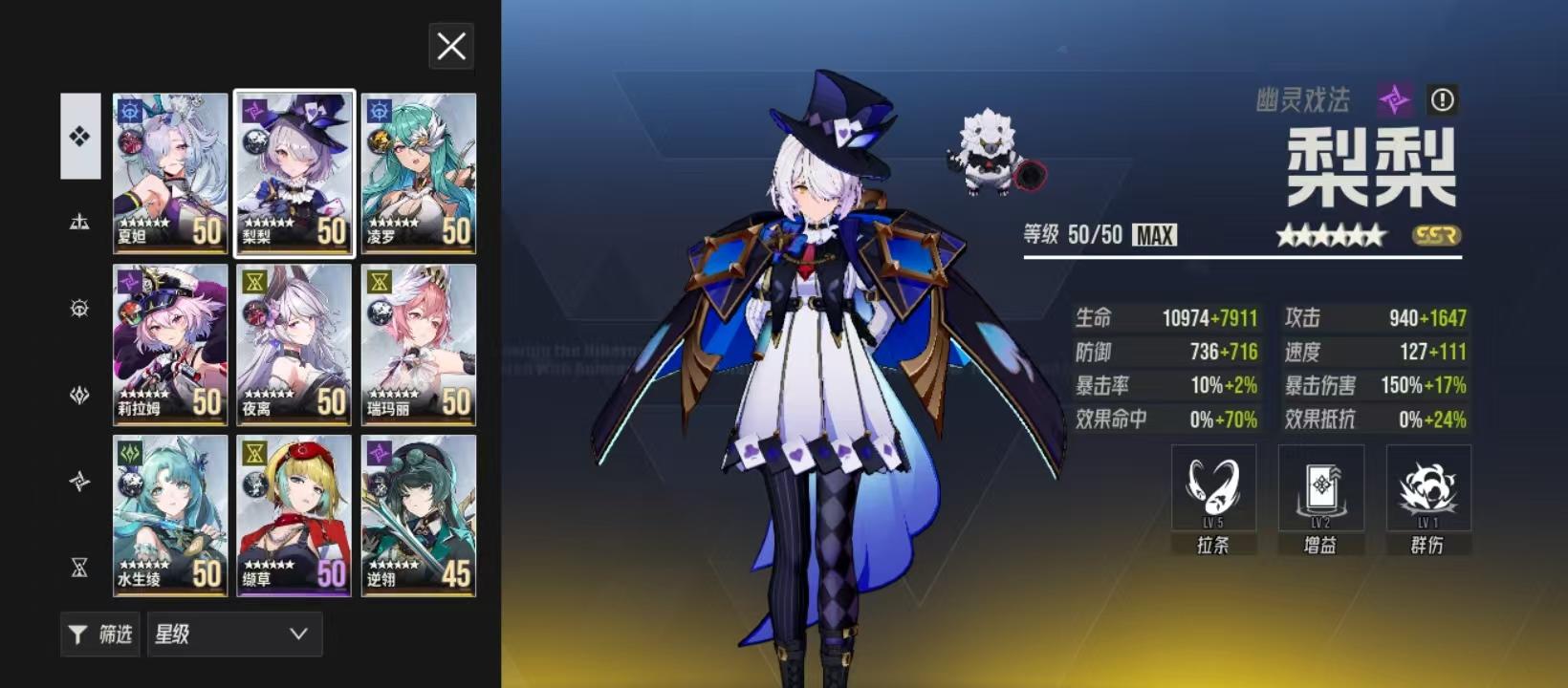
Task: Select the purple element icon near 幽灵戏法
Action: point(1391,97)
